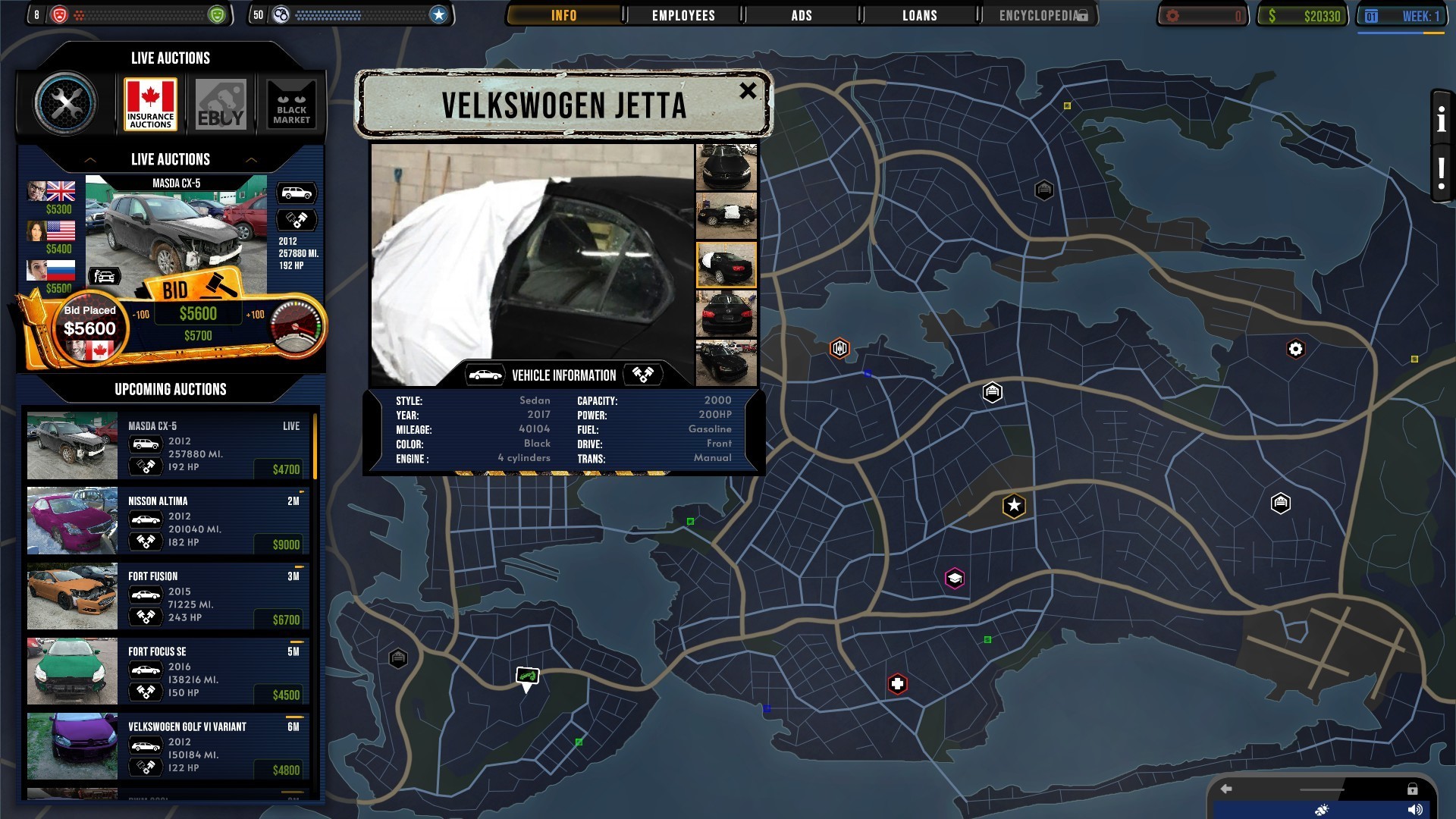Screen dimensions: 1456x819
Task: Open the Insurance Auctions section
Action: coord(149,103)
